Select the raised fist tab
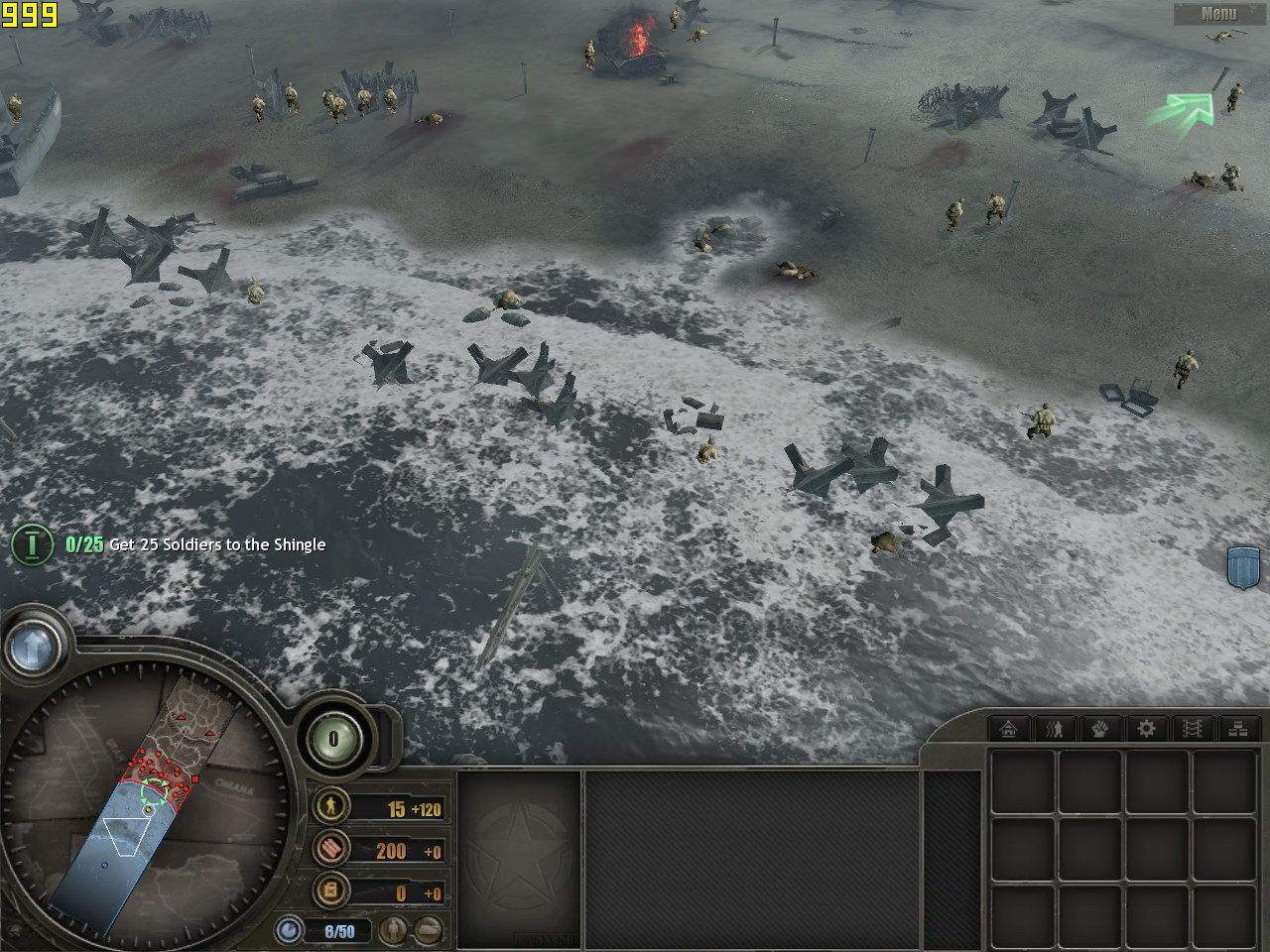 (1100, 729)
